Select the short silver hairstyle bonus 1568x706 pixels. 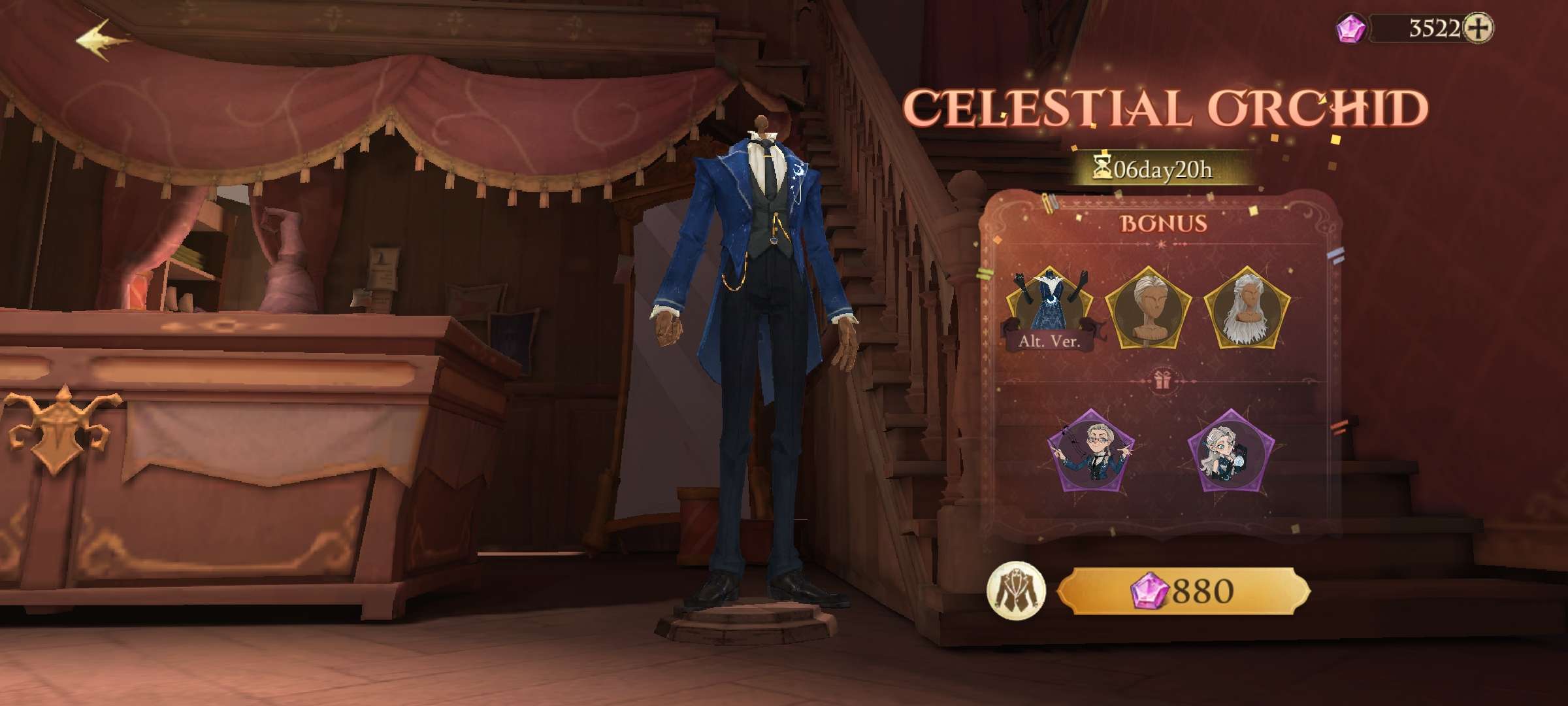(x=1148, y=307)
